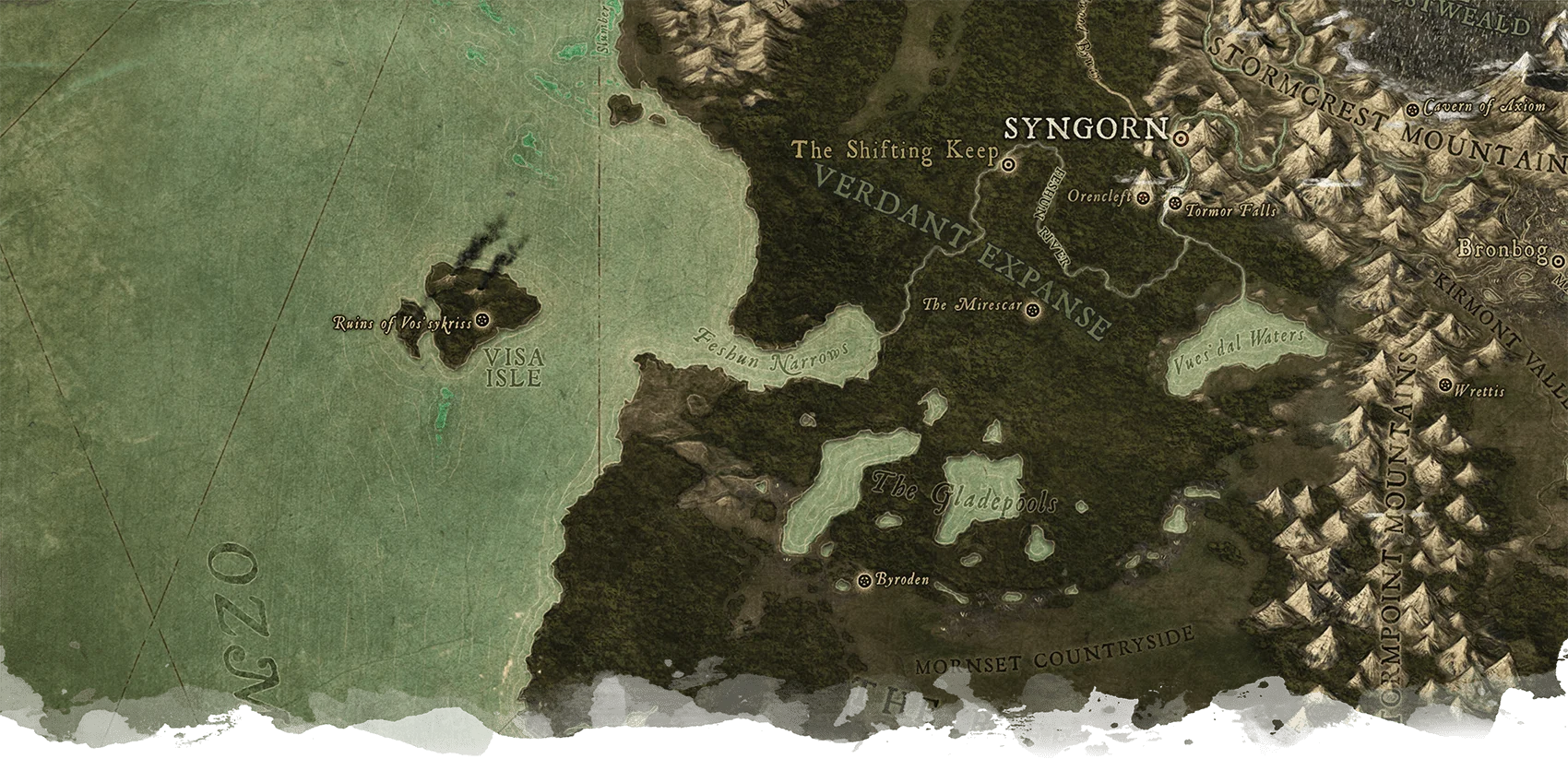1568x759 pixels.
Task: Select the Ruins of Vos'sykriss marker
Action: [x=481, y=321]
